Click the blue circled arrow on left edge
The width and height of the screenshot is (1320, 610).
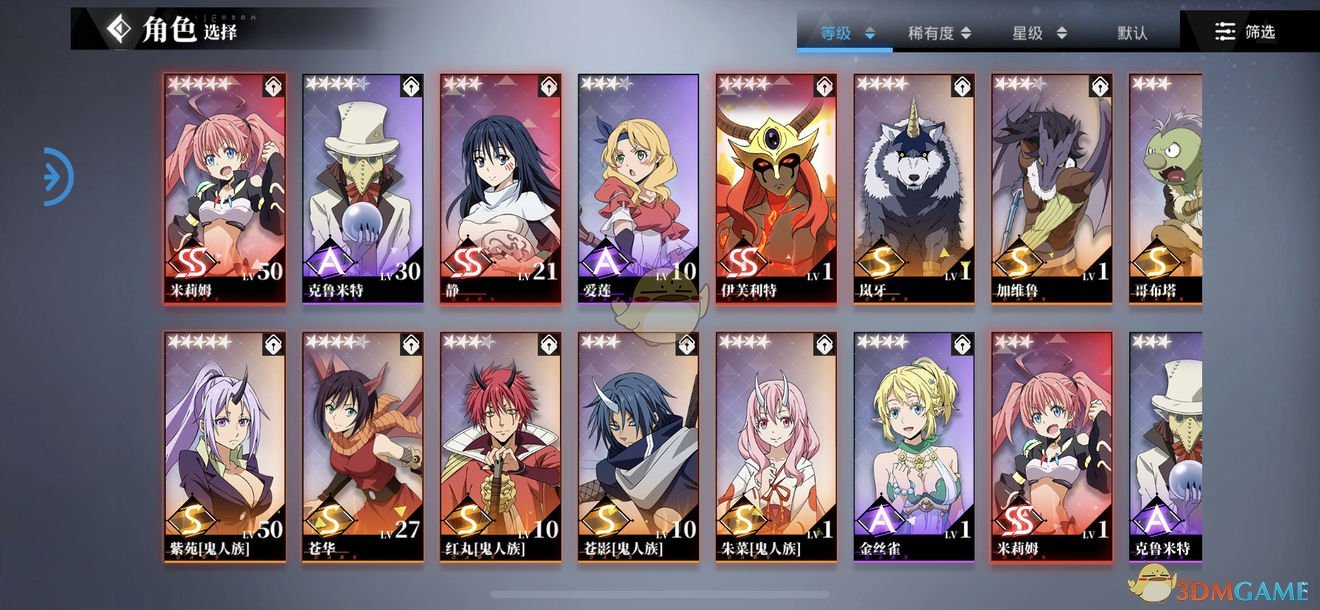point(58,177)
